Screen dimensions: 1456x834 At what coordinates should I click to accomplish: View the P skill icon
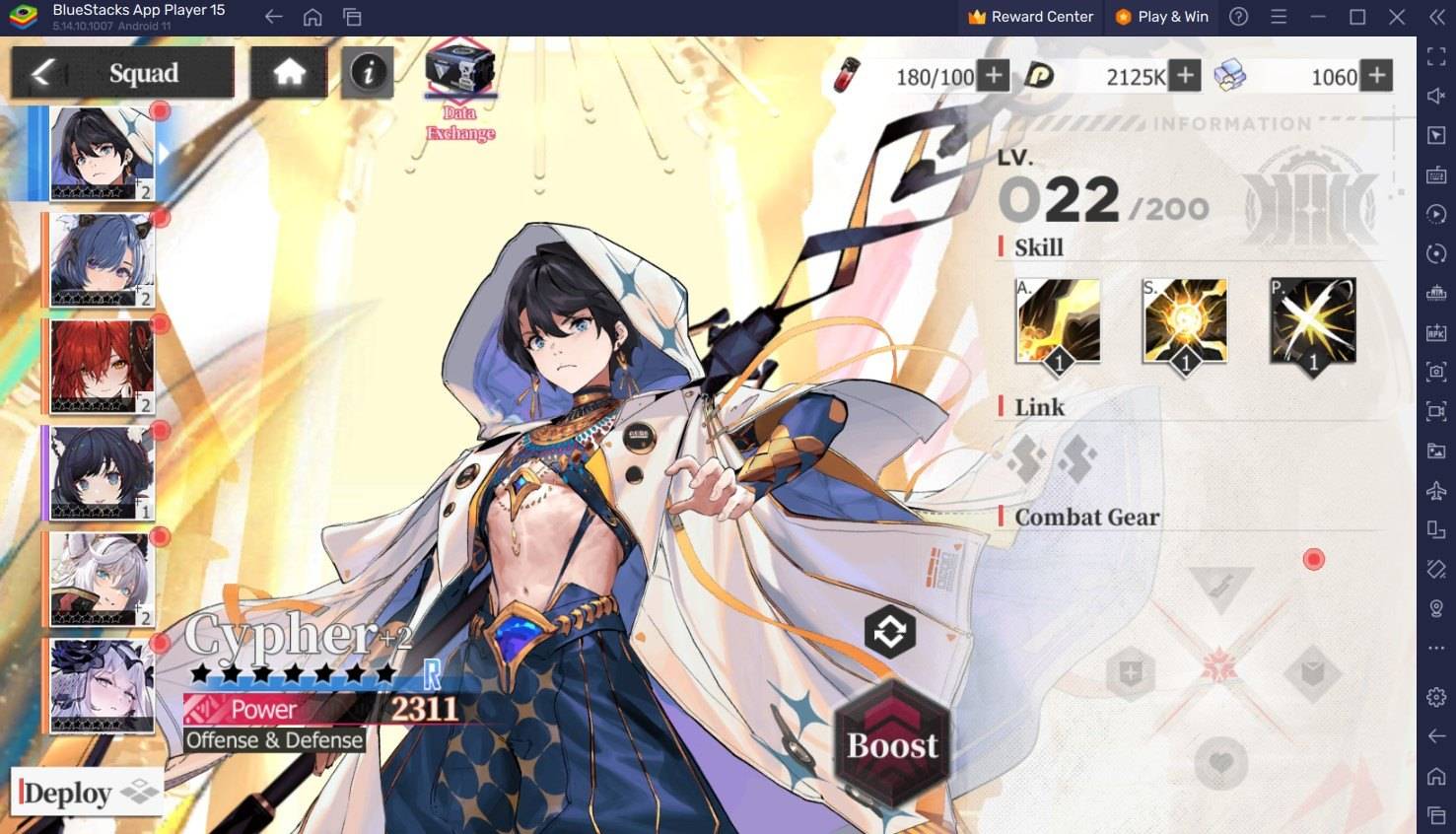[1312, 319]
